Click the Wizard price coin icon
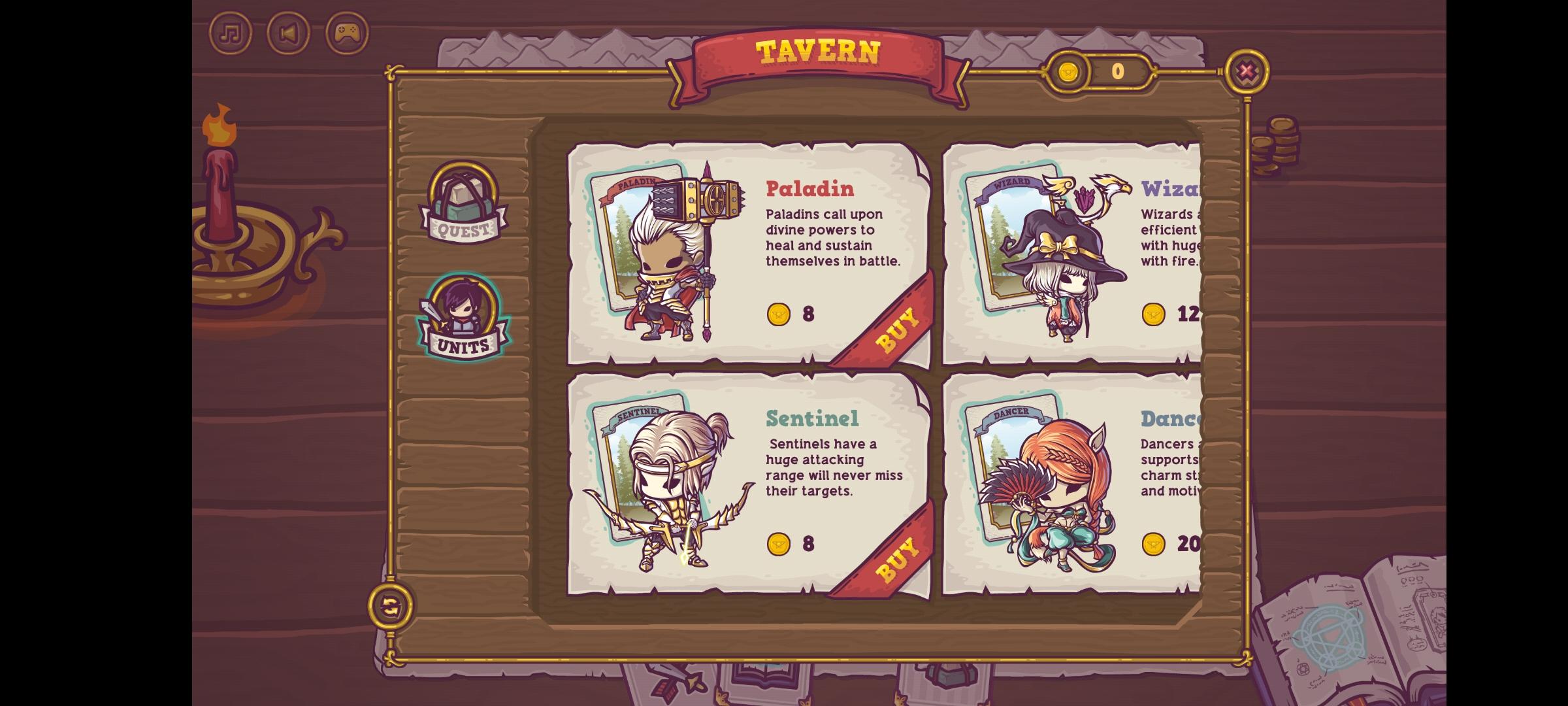Image resolution: width=1568 pixels, height=706 pixels. pyautogui.click(x=1154, y=314)
